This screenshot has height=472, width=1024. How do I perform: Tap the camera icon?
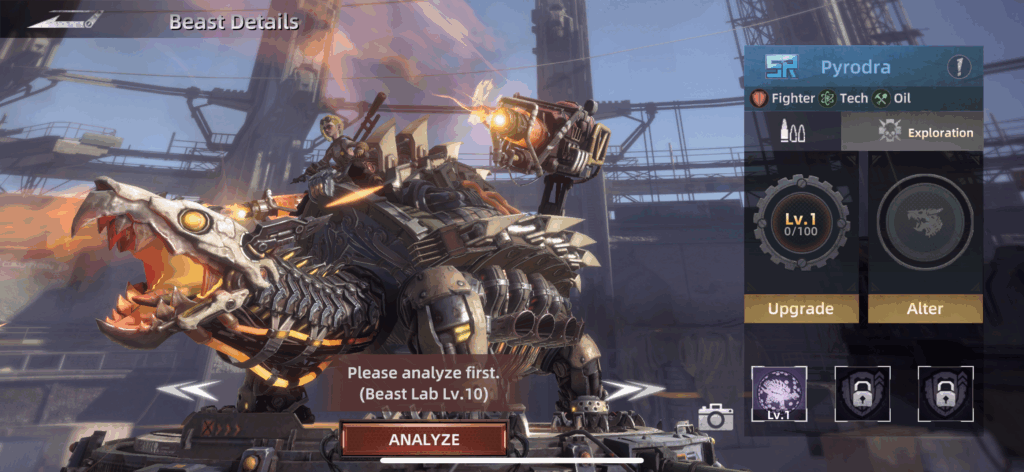tap(715, 417)
